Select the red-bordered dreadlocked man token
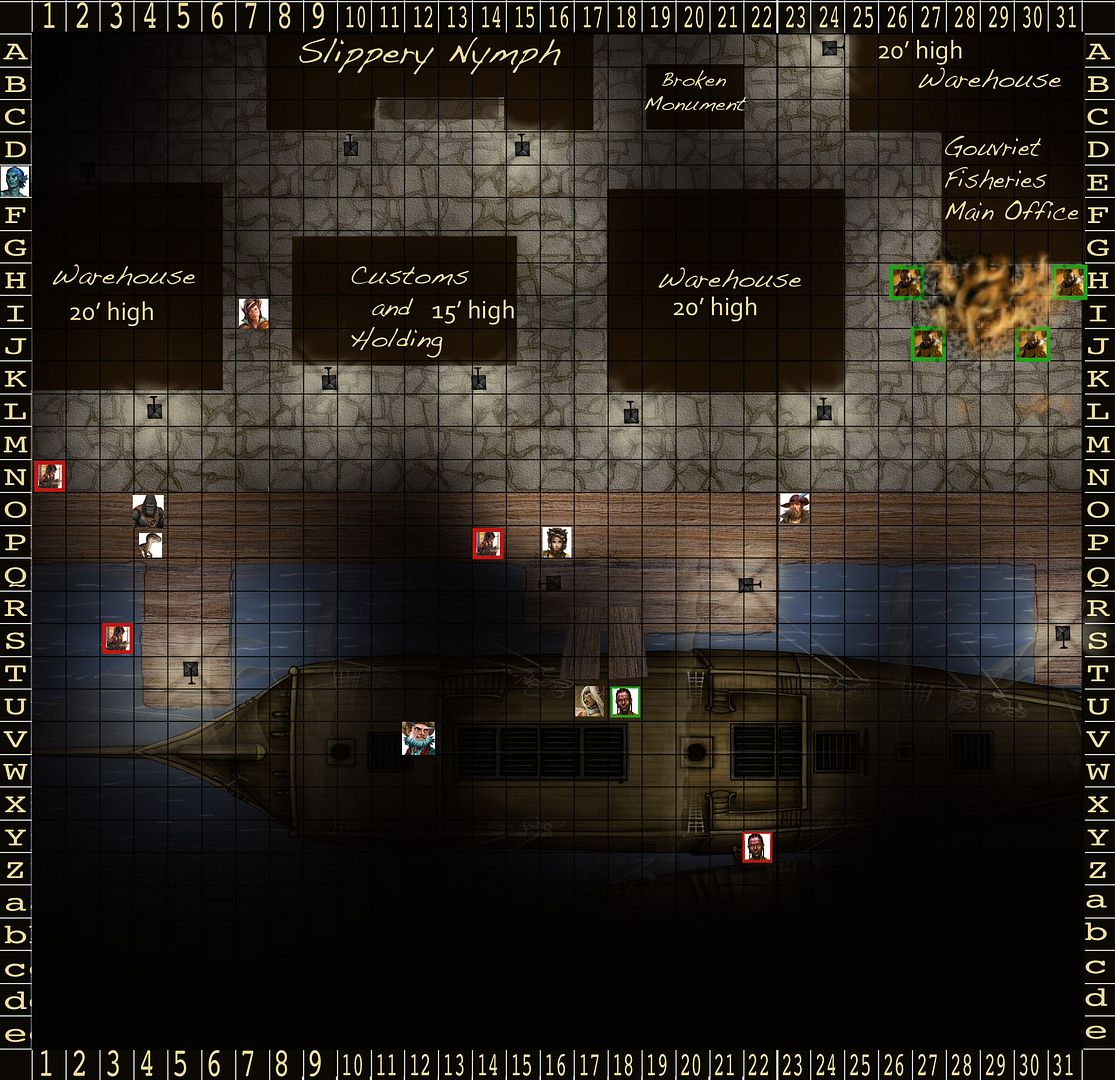Viewport: 1115px width, 1080px height. coord(757,847)
